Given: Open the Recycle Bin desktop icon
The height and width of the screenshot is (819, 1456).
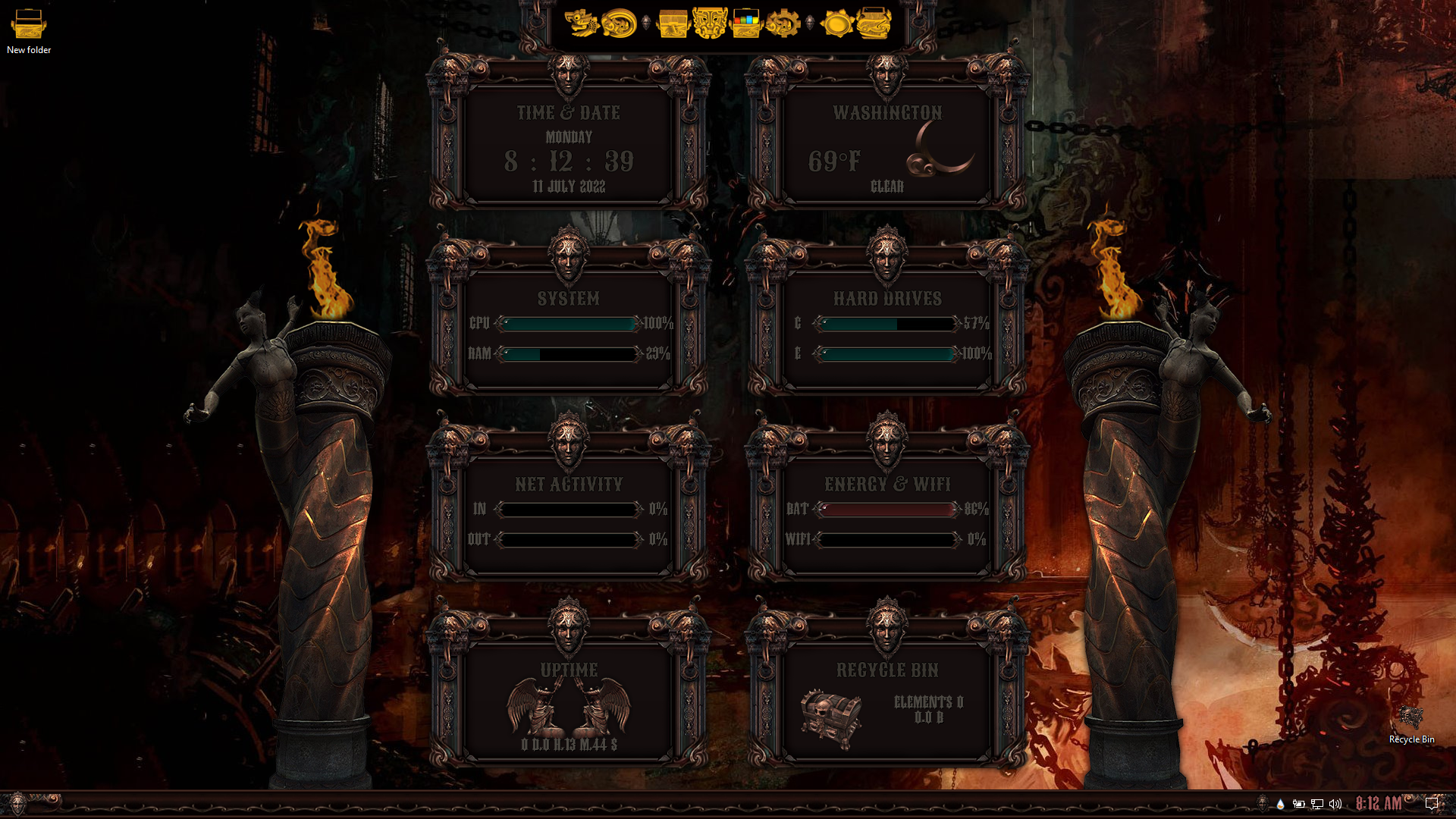Looking at the screenshot, I should (x=1410, y=723).
